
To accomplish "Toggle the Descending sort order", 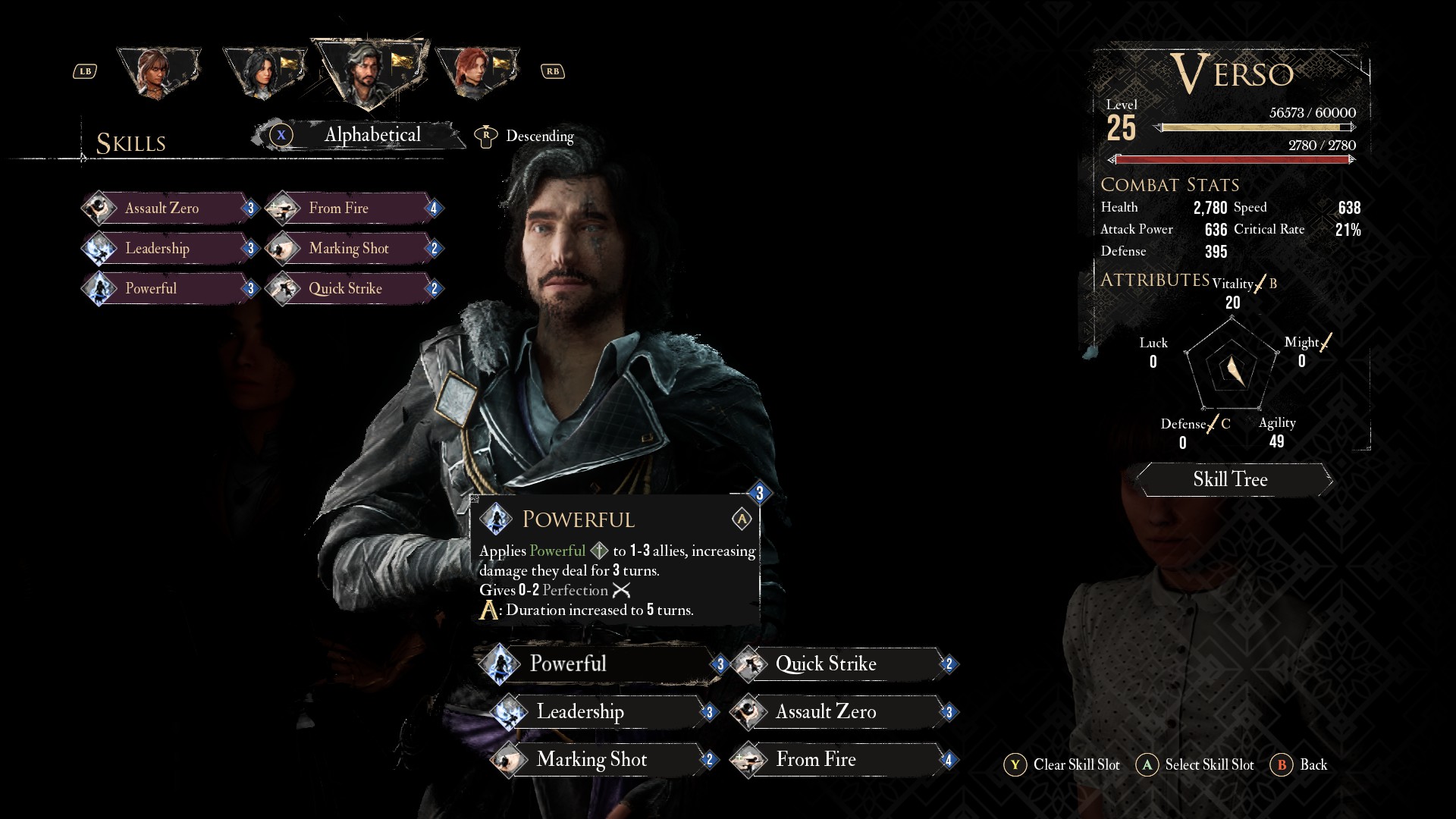I will tap(538, 136).
